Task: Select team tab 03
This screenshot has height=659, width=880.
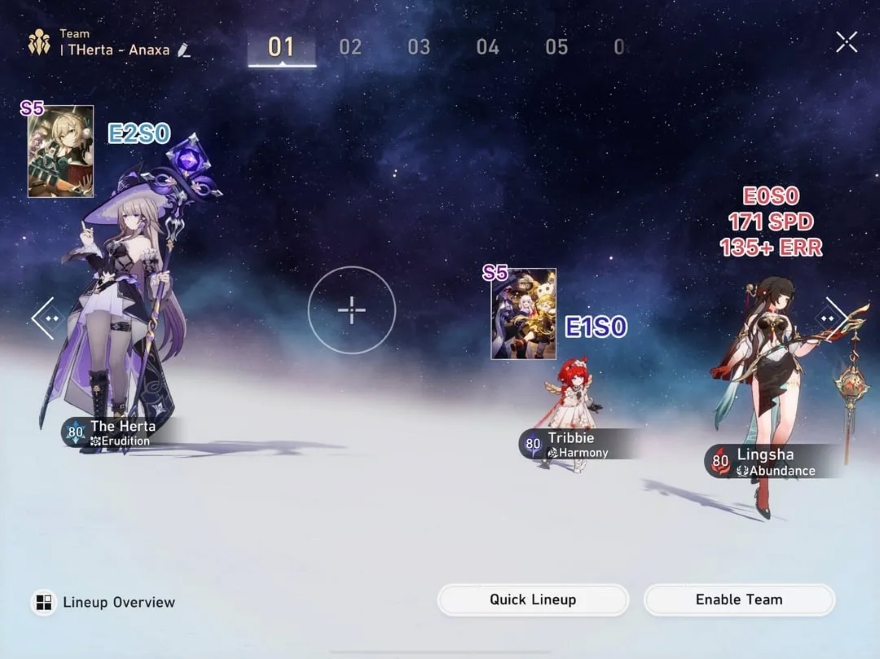Action: coord(419,47)
